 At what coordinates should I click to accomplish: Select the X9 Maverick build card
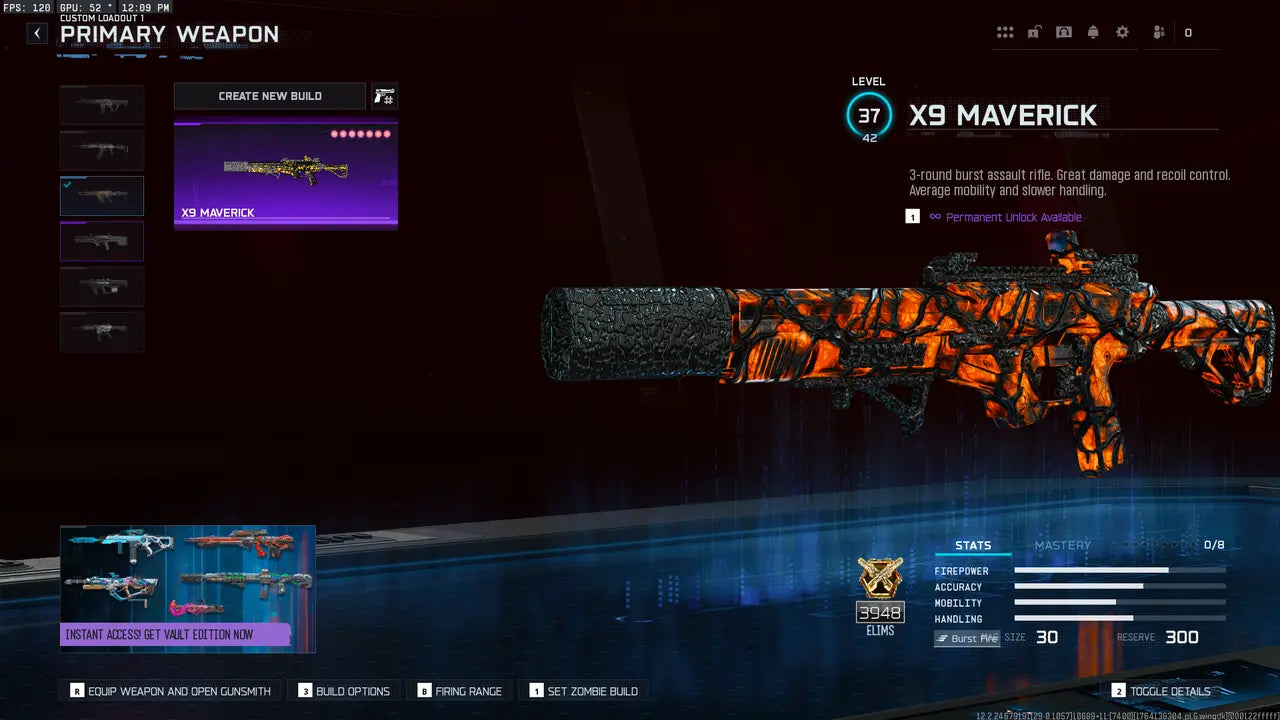coord(286,175)
